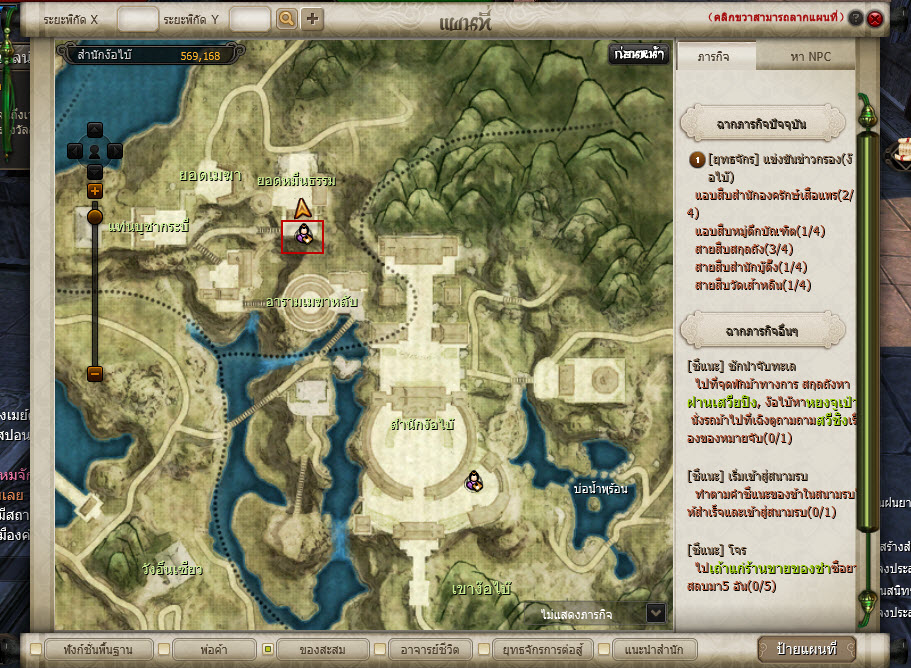Pan the map up with arrow button
The width and height of the screenshot is (911, 668).
tap(95, 129)
